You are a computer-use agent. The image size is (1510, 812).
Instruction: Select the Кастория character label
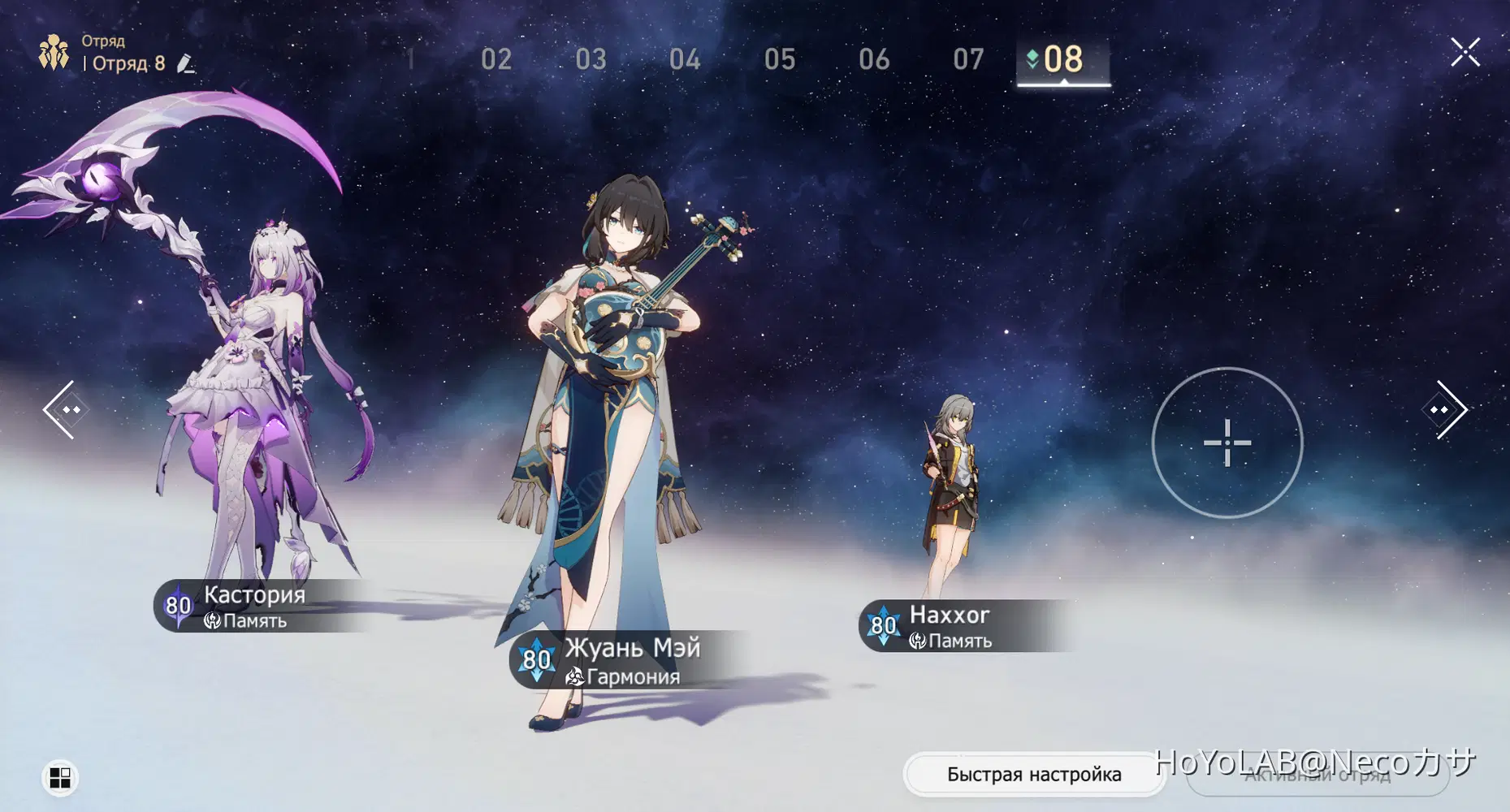253,606
